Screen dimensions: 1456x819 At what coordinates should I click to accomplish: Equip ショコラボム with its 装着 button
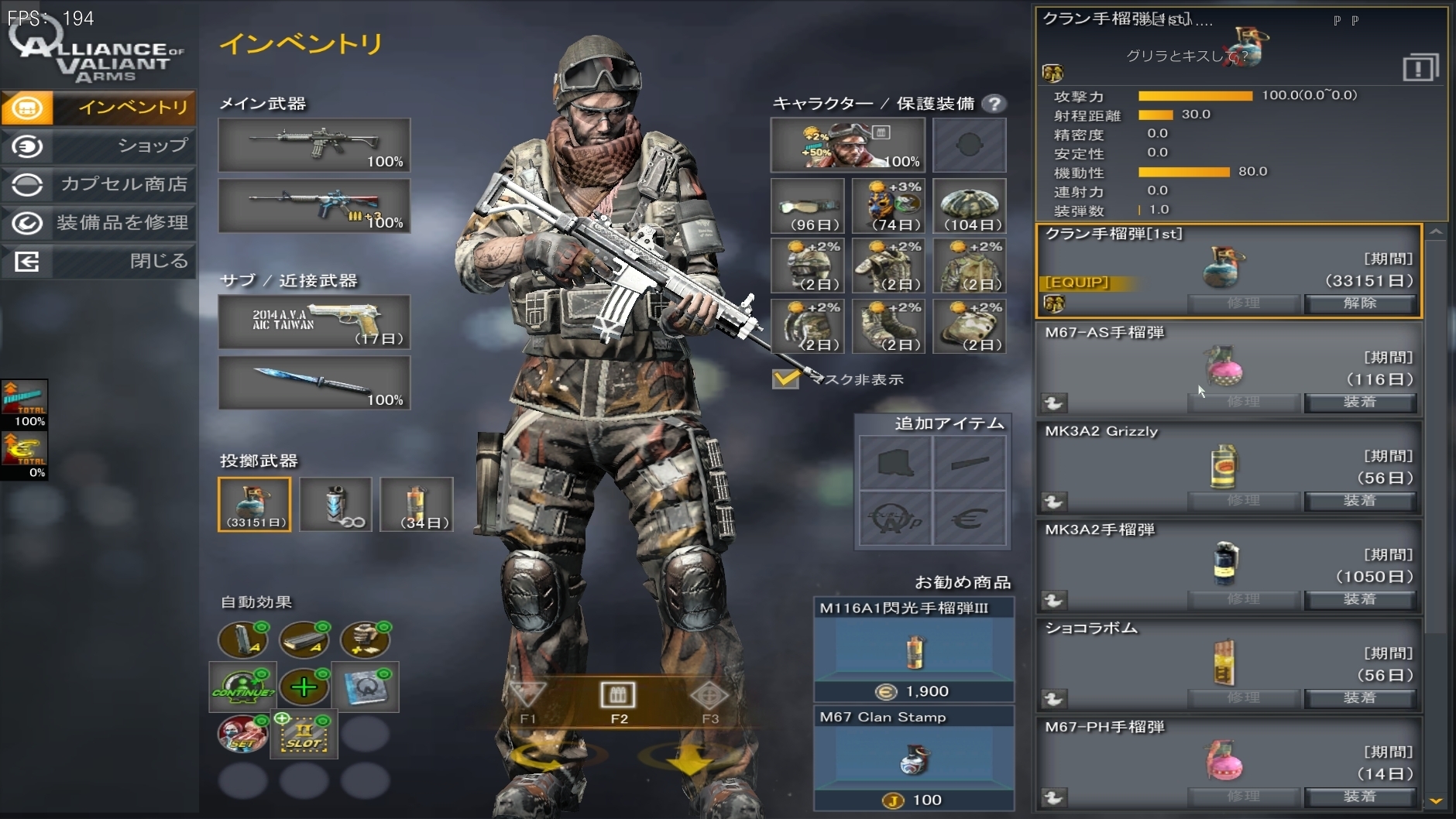[x=1360, y=697]
